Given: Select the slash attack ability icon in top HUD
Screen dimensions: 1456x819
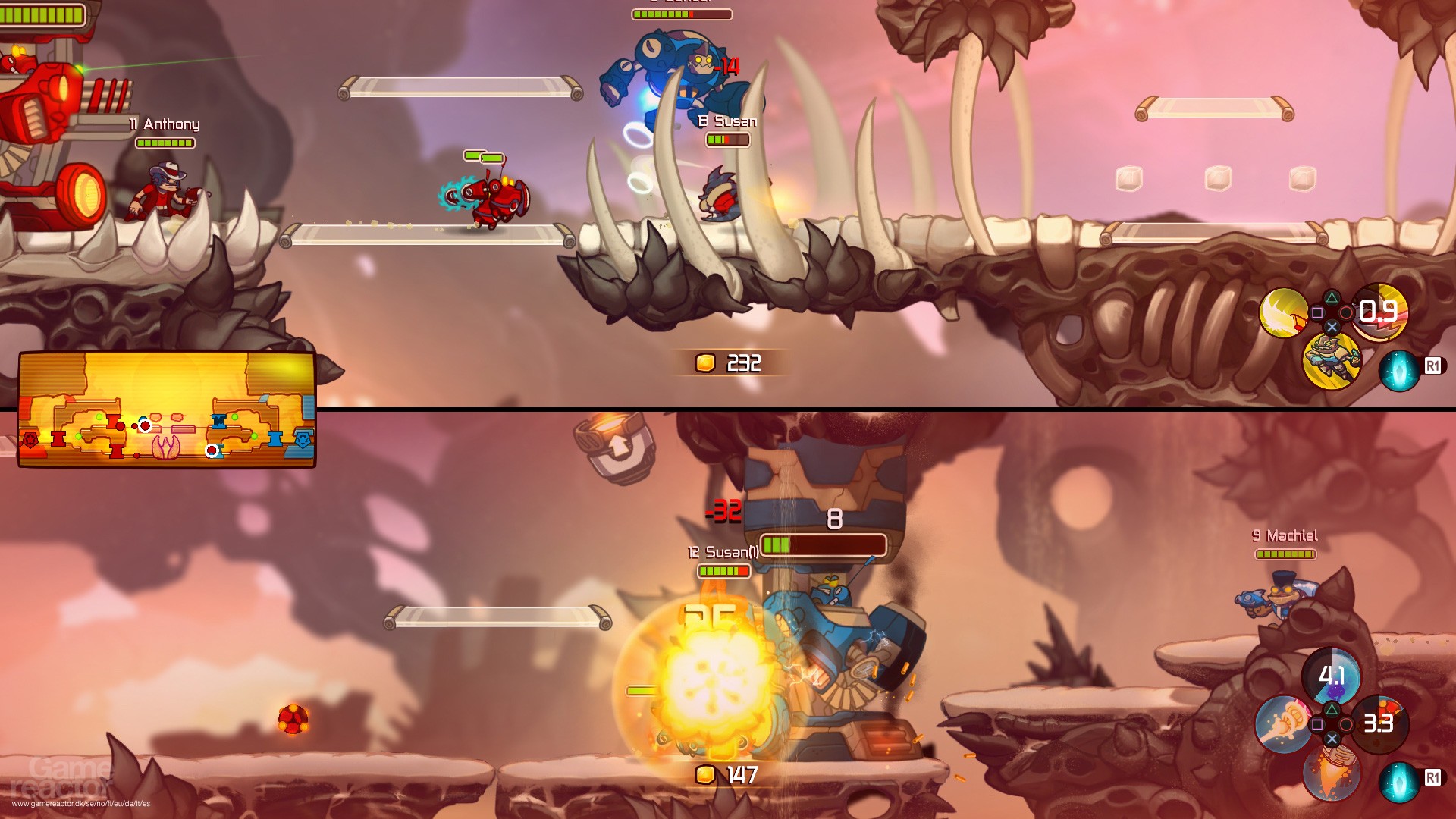Looking at the screenshot, I should (x=1283, y=311).
